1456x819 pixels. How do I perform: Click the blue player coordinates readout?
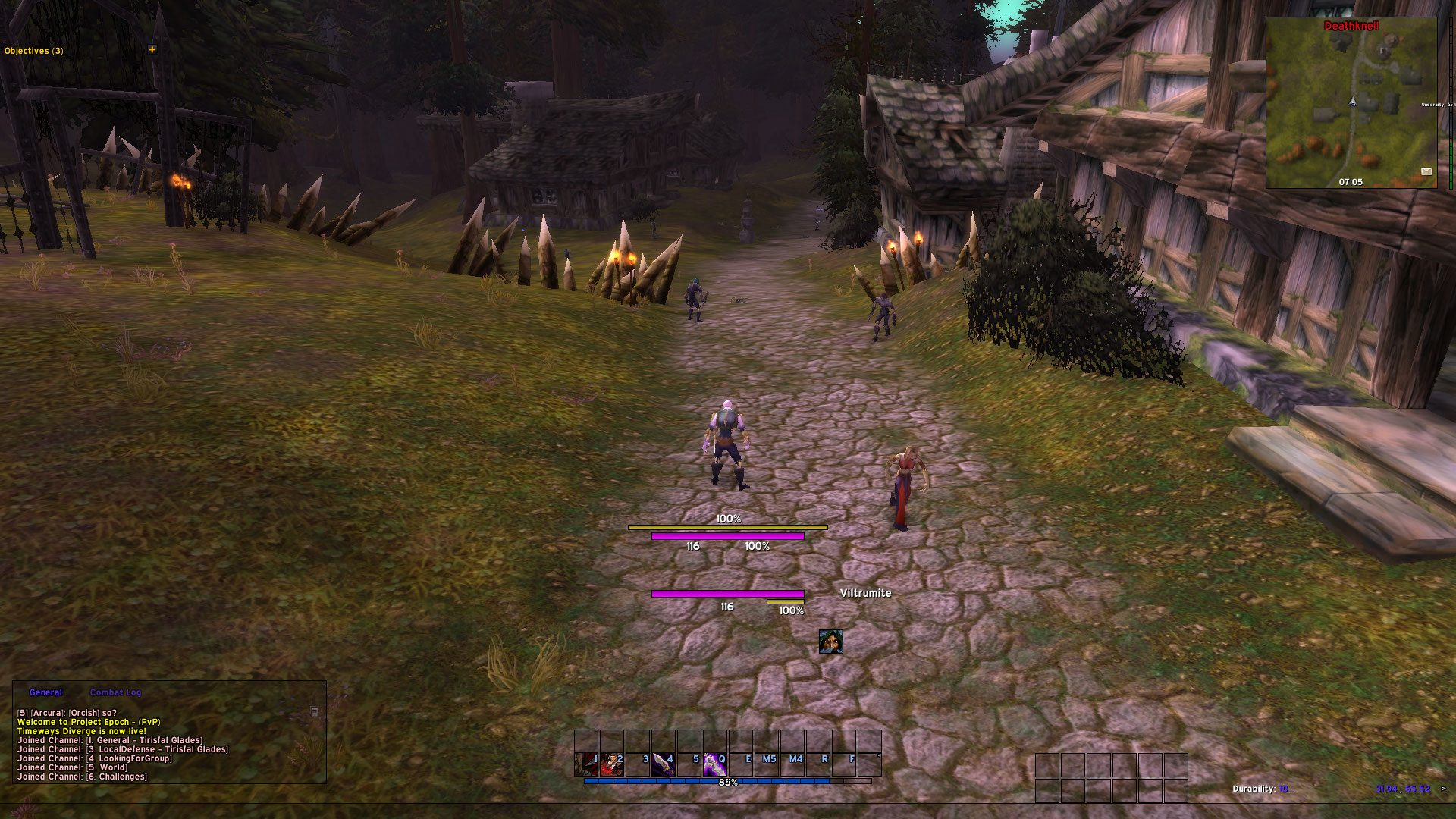1402,789
